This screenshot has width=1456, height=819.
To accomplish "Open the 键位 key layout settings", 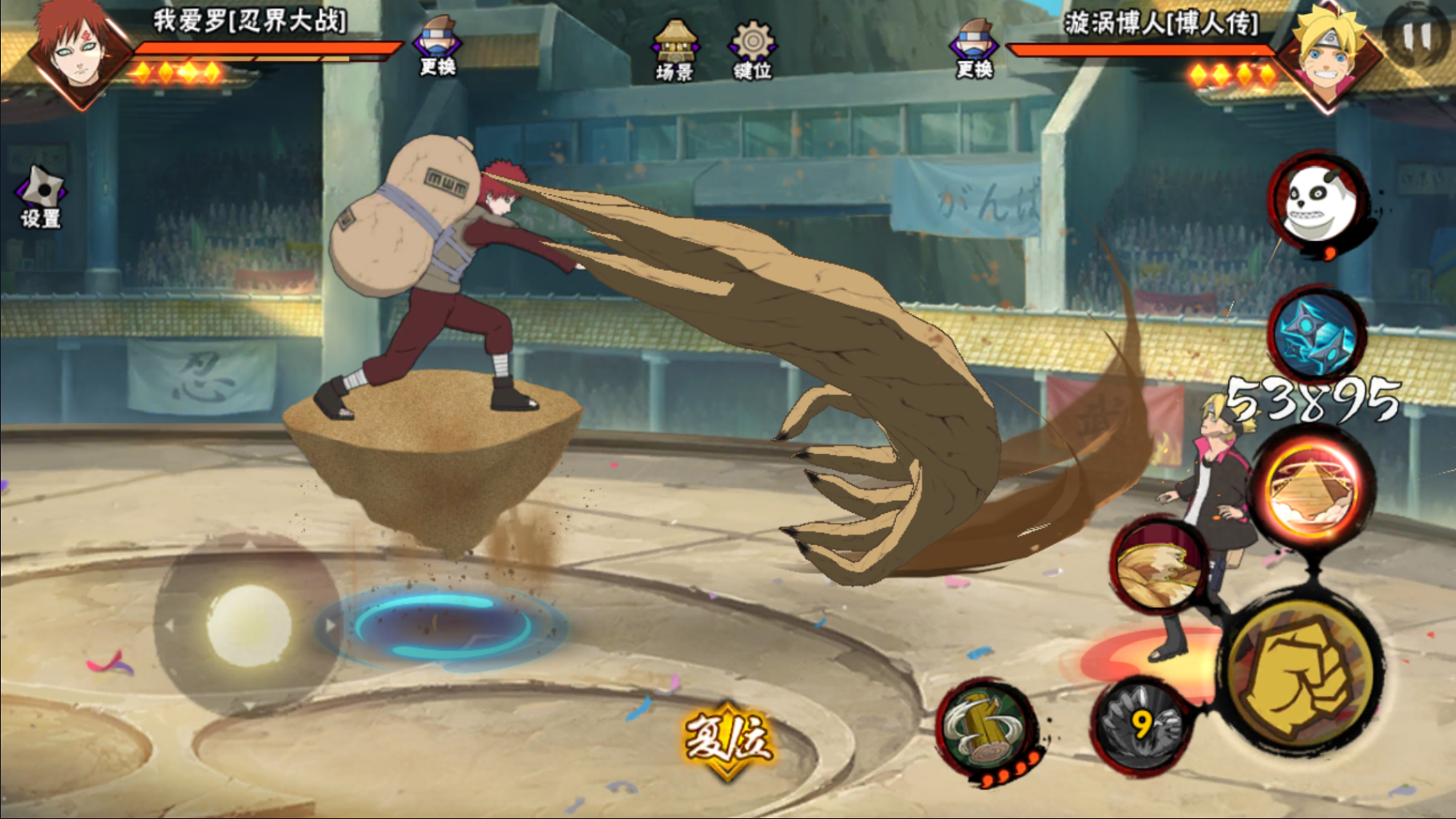I will (x=752, y=50).
